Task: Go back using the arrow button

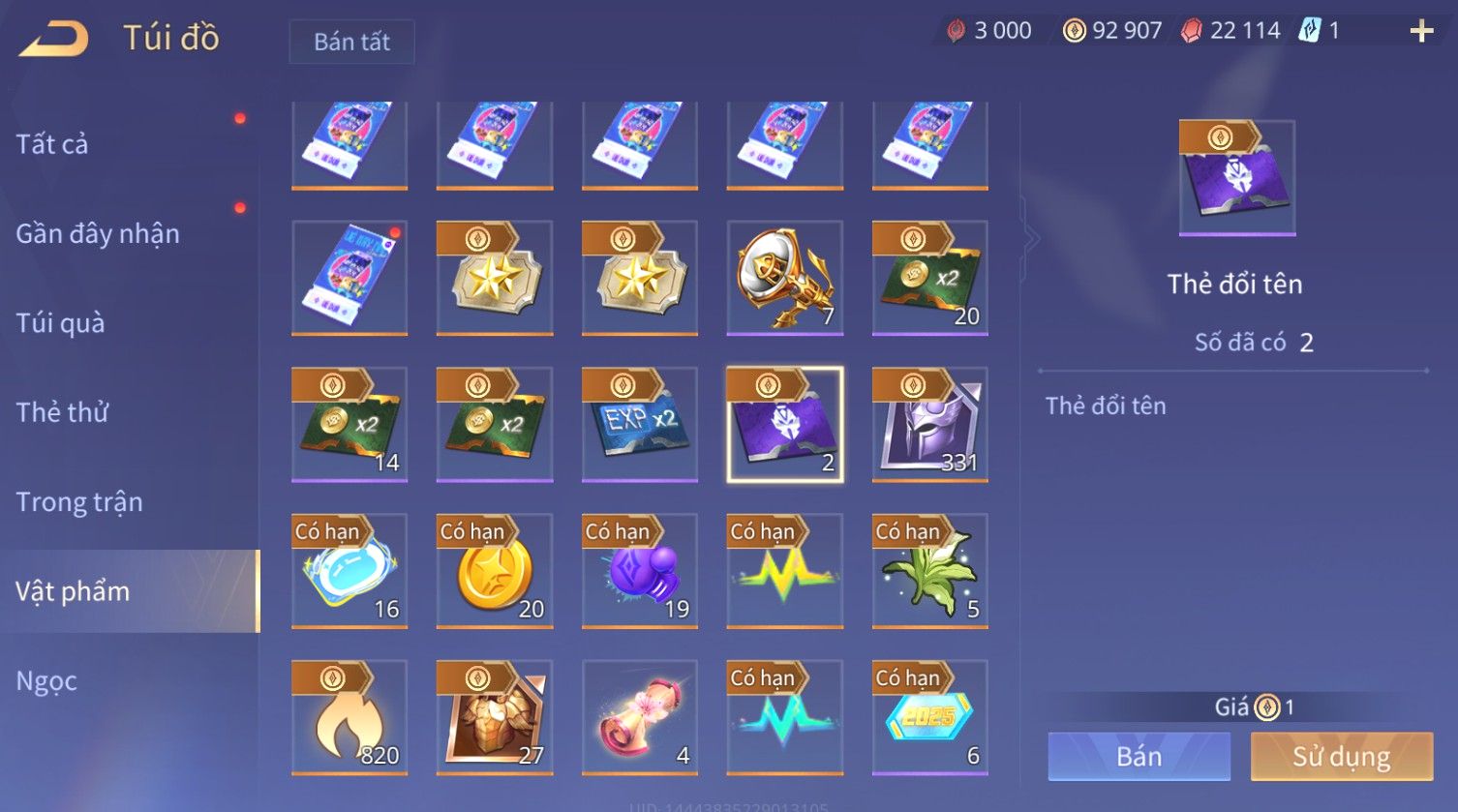Action: point(54,39)
